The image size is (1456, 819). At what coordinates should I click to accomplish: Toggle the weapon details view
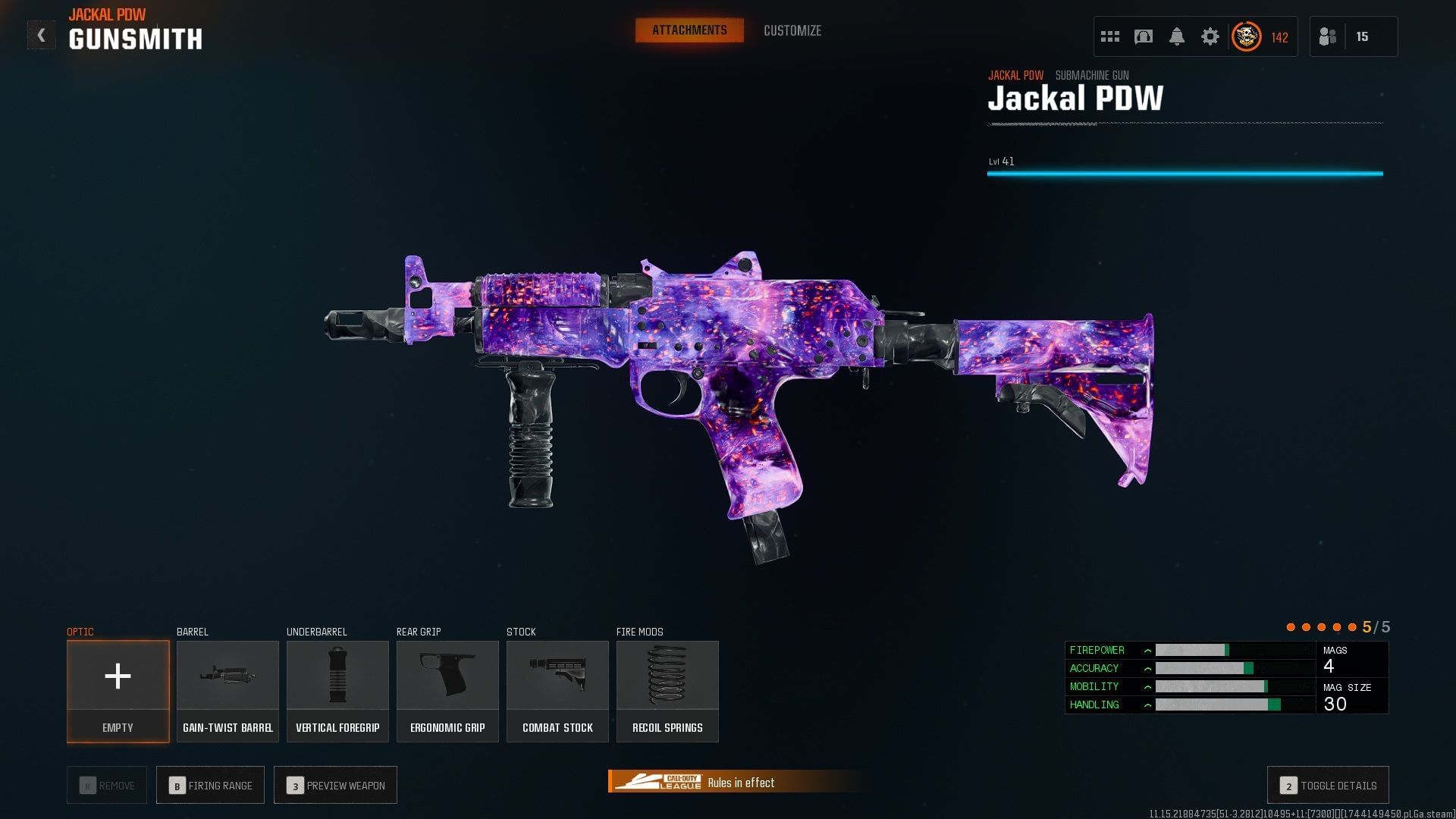point(1328,786)
